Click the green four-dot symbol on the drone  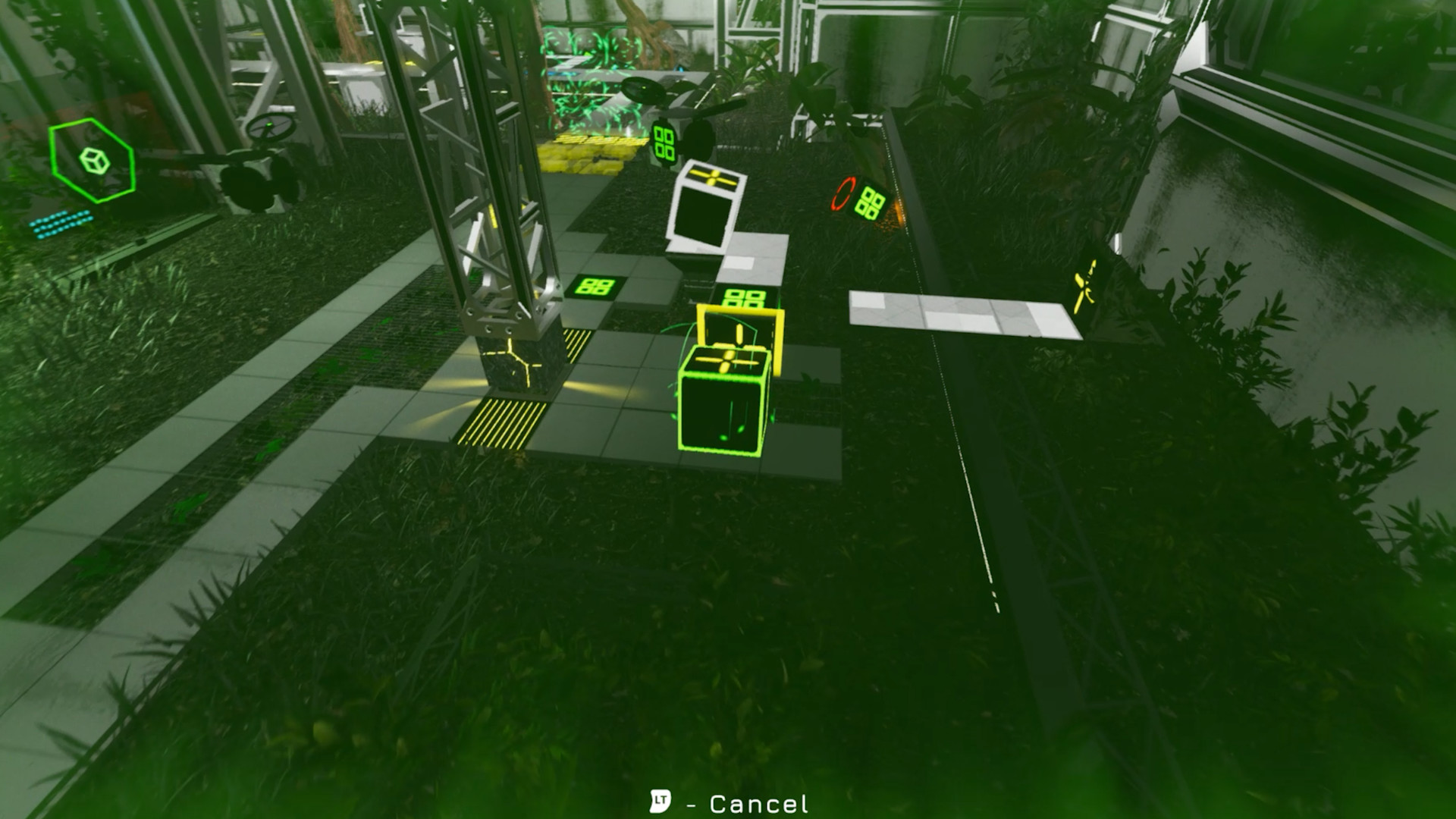666,144
